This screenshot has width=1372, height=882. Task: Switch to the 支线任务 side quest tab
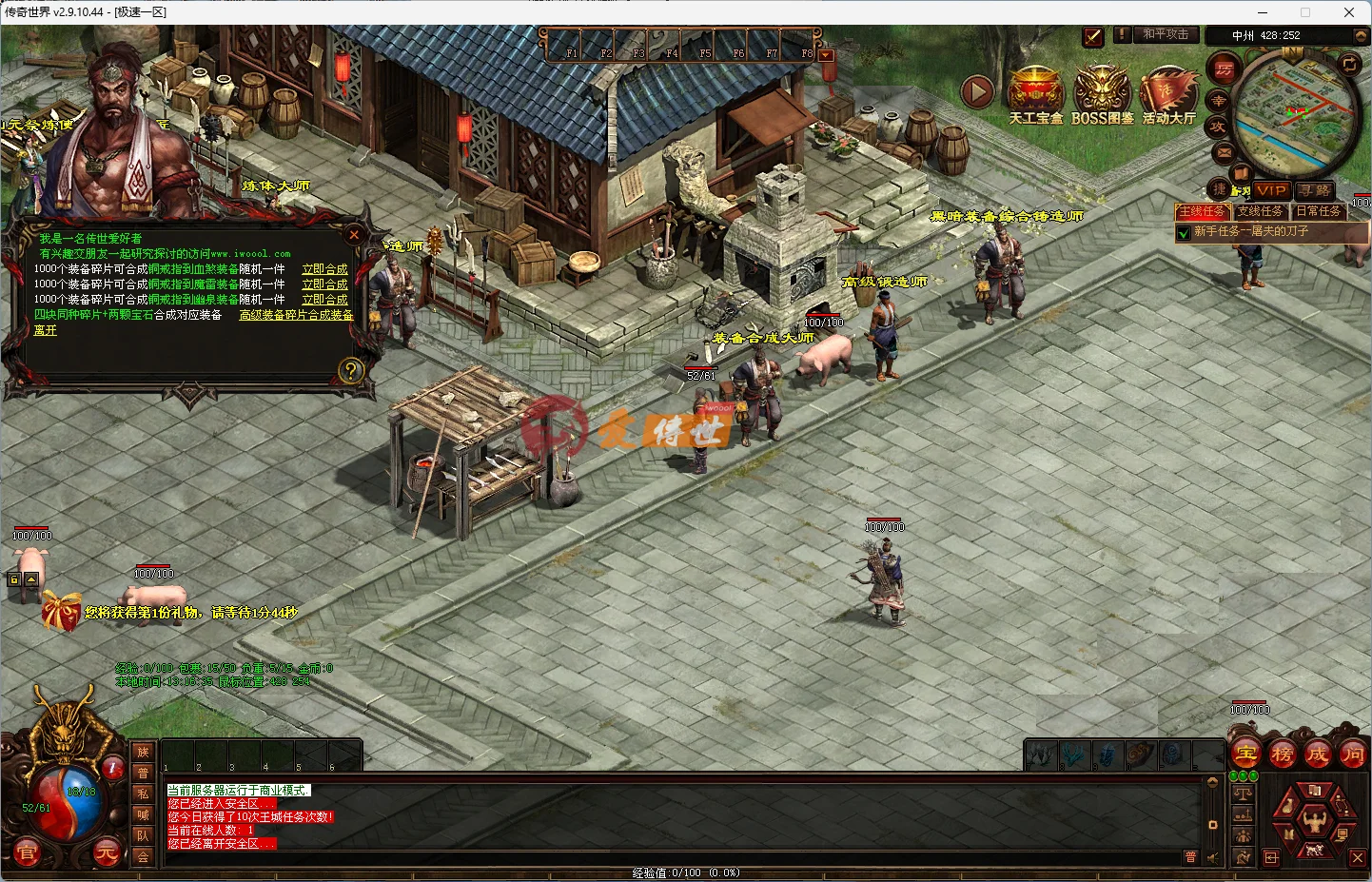click(x=1262, y=211)
